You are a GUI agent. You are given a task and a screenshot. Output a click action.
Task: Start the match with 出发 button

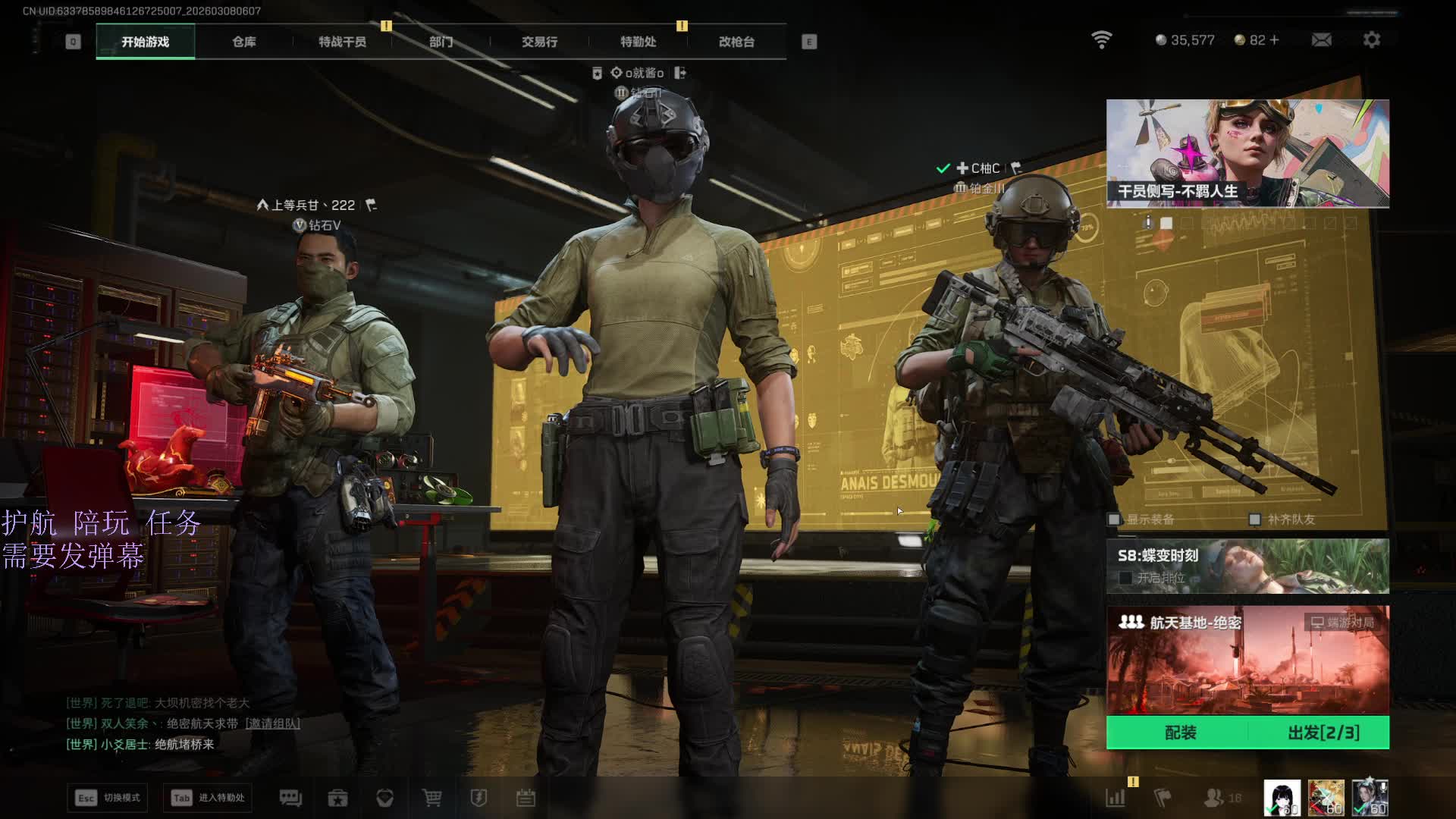tap(1323, 733)
